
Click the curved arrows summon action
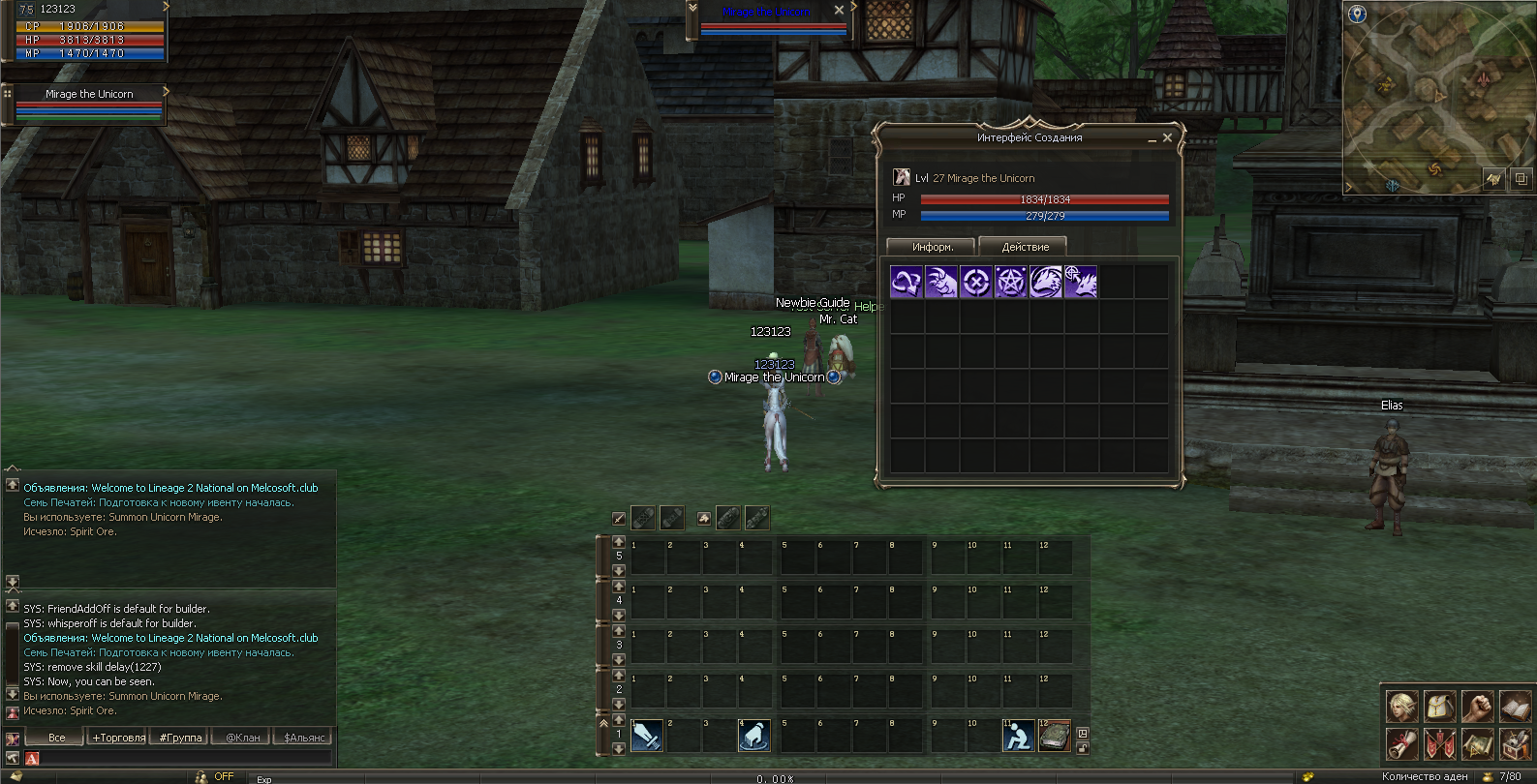click(x=906, y=282)
